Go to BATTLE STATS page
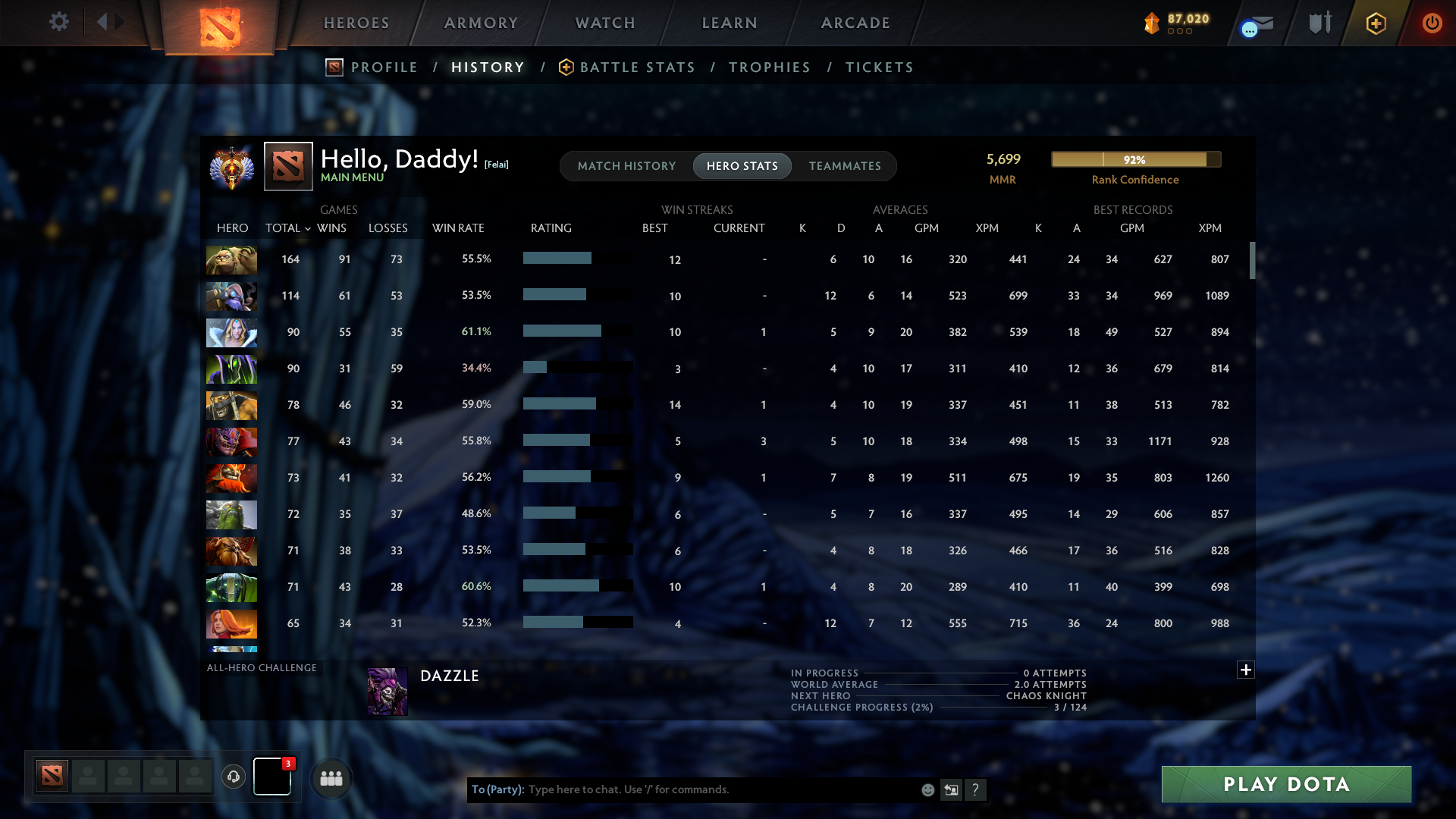 (637, 67)
